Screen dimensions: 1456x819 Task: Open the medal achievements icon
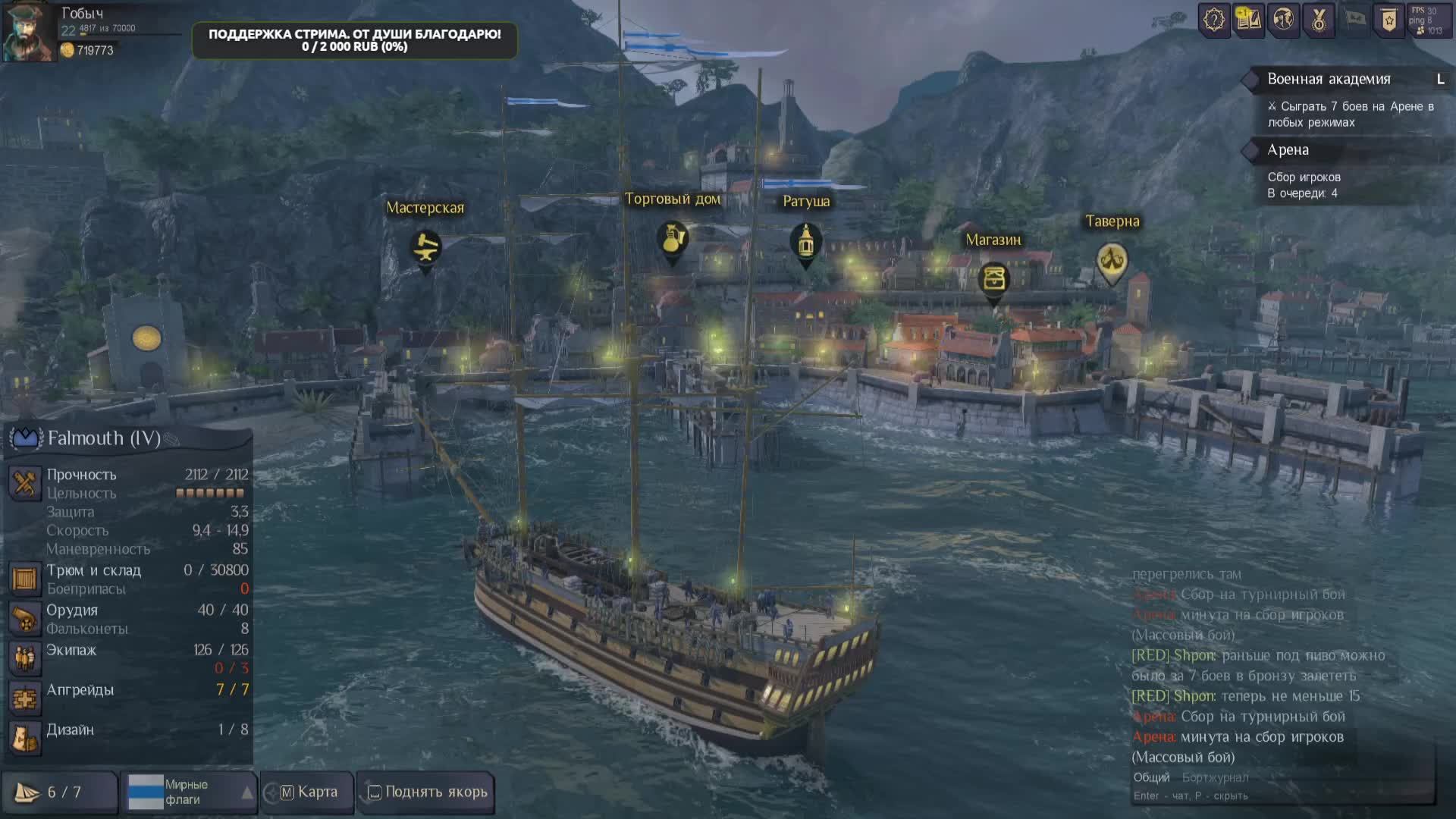coord(1319,20)
